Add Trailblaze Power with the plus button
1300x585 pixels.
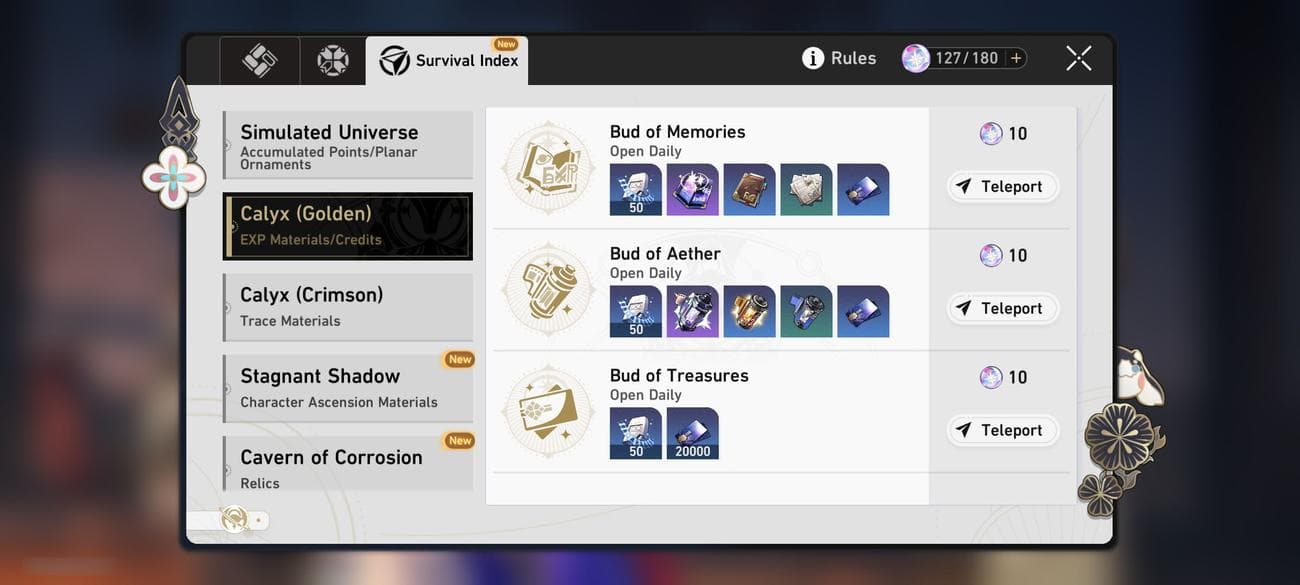tap(1016, 58)
